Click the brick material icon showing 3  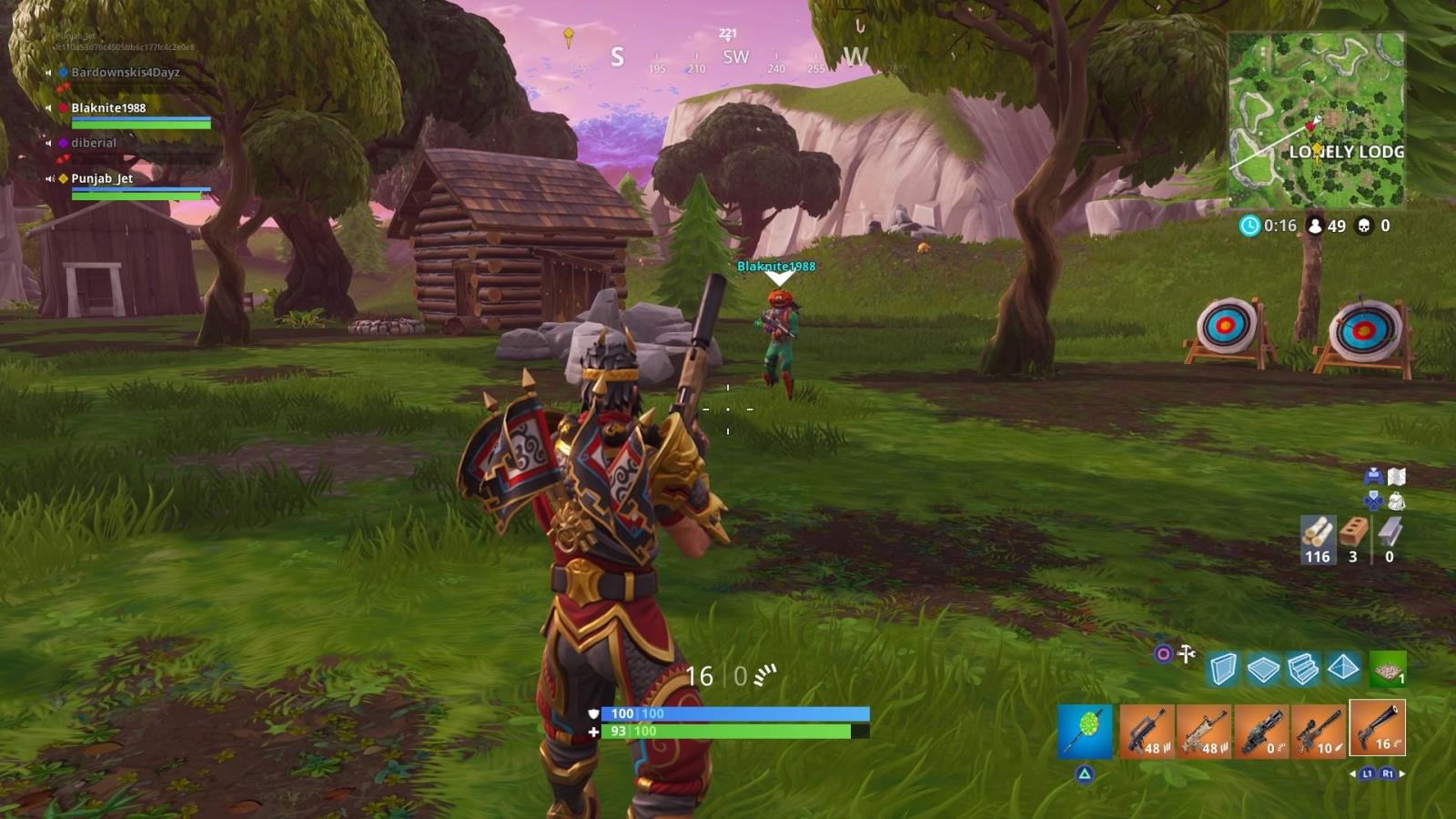[x=1353, y=532]
